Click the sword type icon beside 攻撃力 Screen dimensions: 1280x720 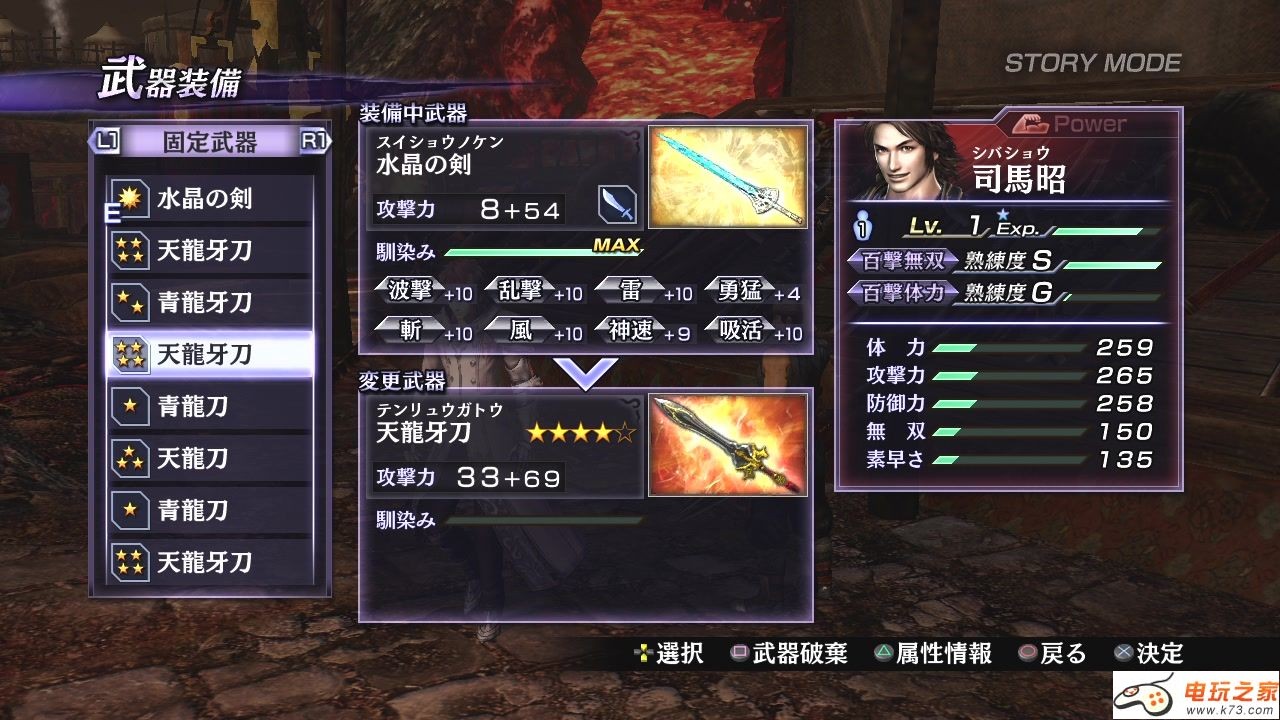point(617,205)
